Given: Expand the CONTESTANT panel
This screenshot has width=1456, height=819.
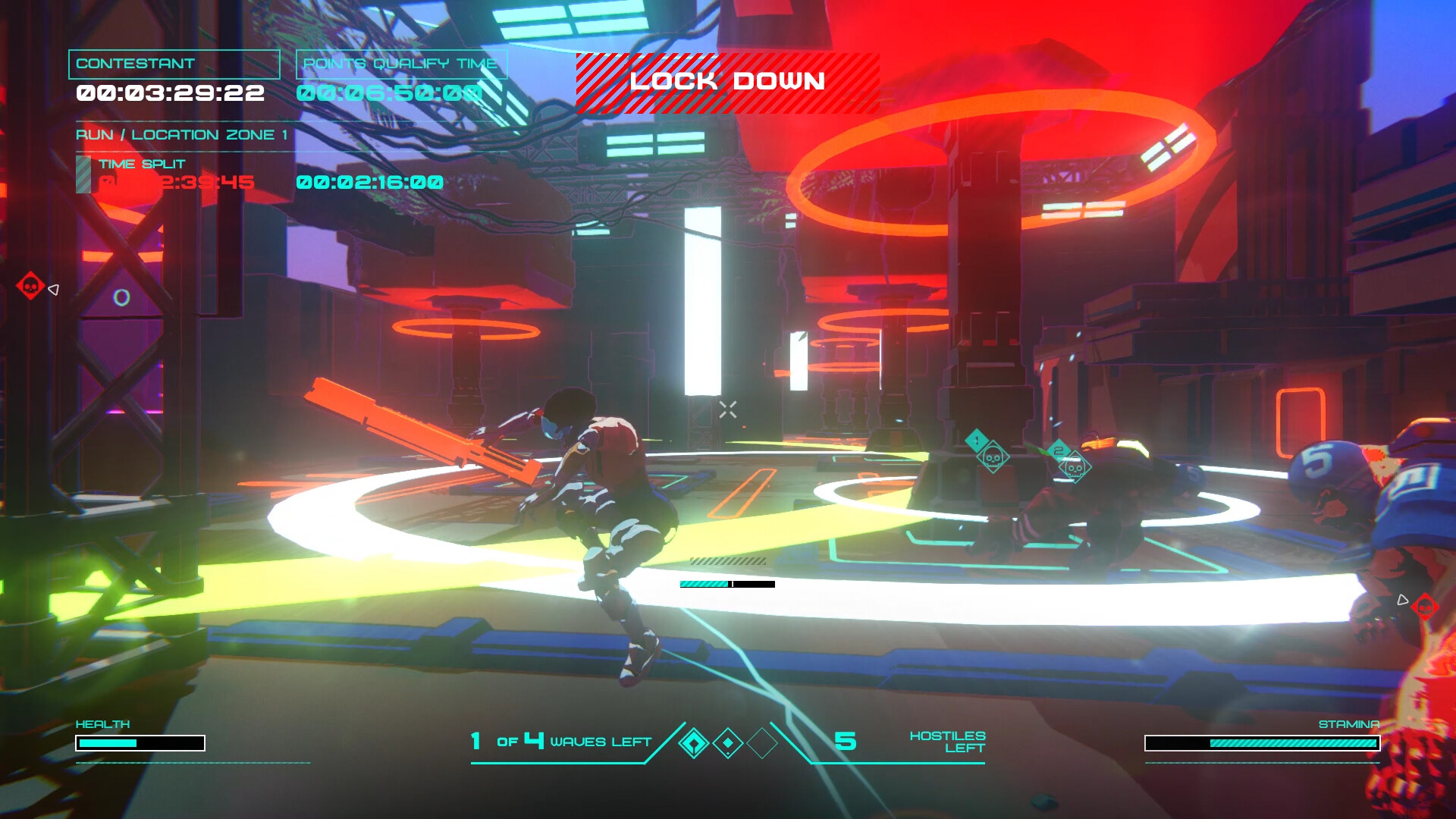Looking at the screenshot, I should 174,64.
